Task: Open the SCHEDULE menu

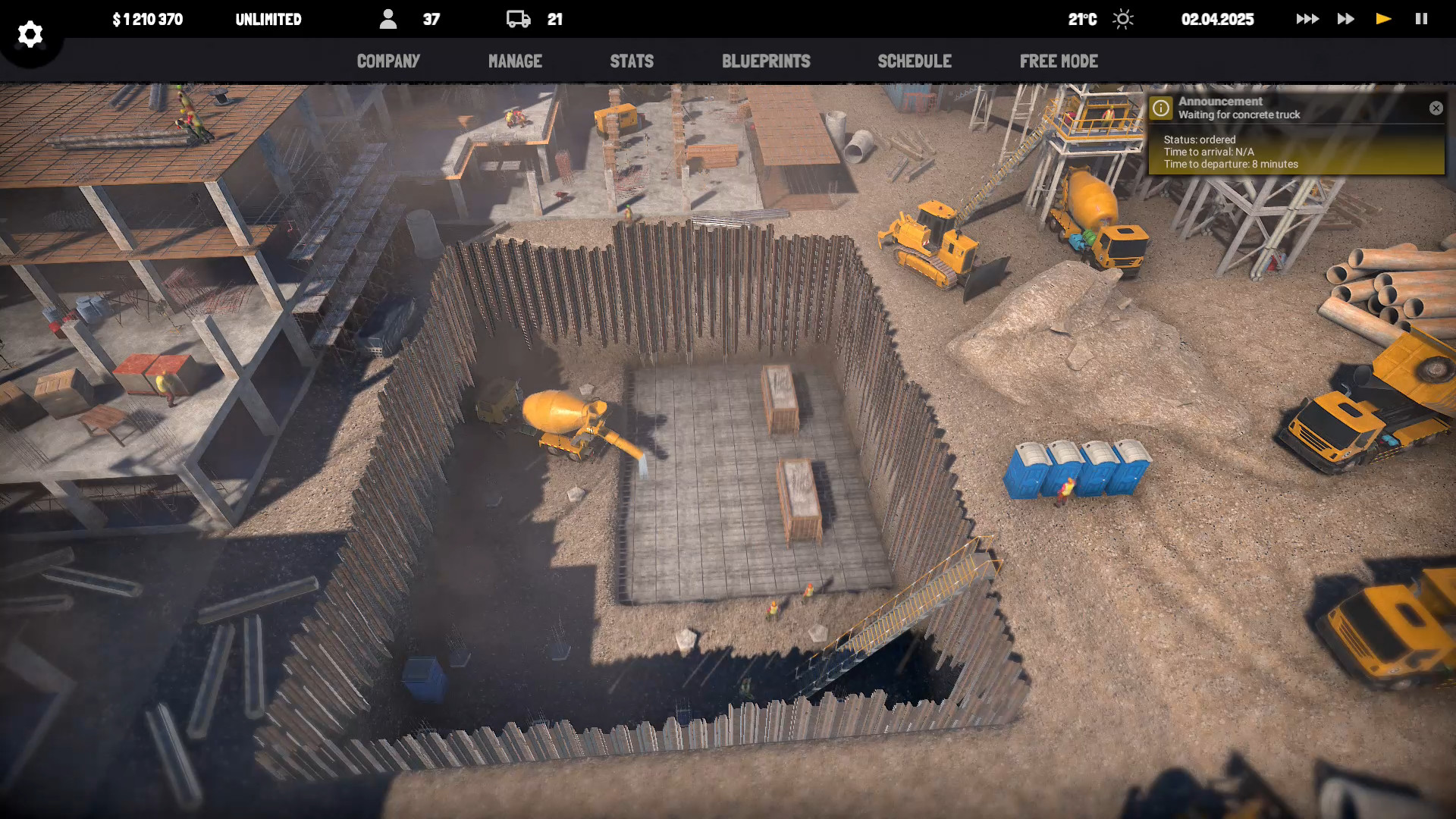Action: (915, 61)
